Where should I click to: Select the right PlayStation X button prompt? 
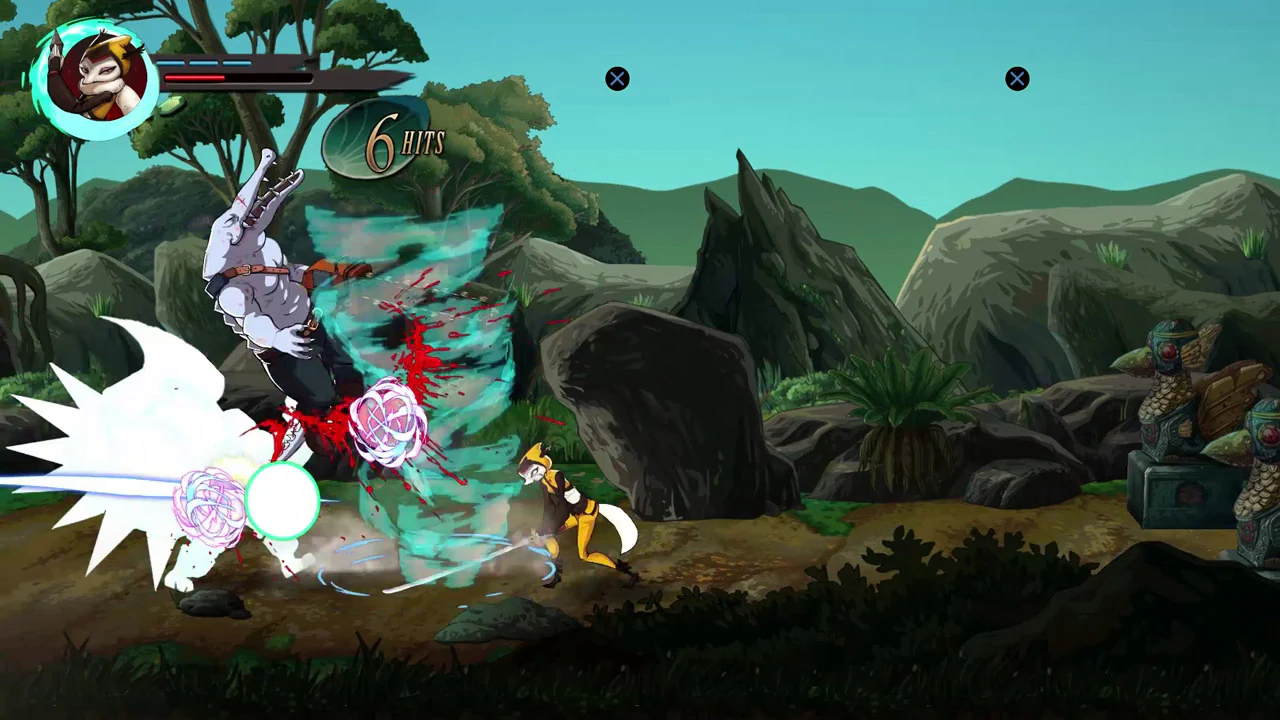[x=1017, y=79]
